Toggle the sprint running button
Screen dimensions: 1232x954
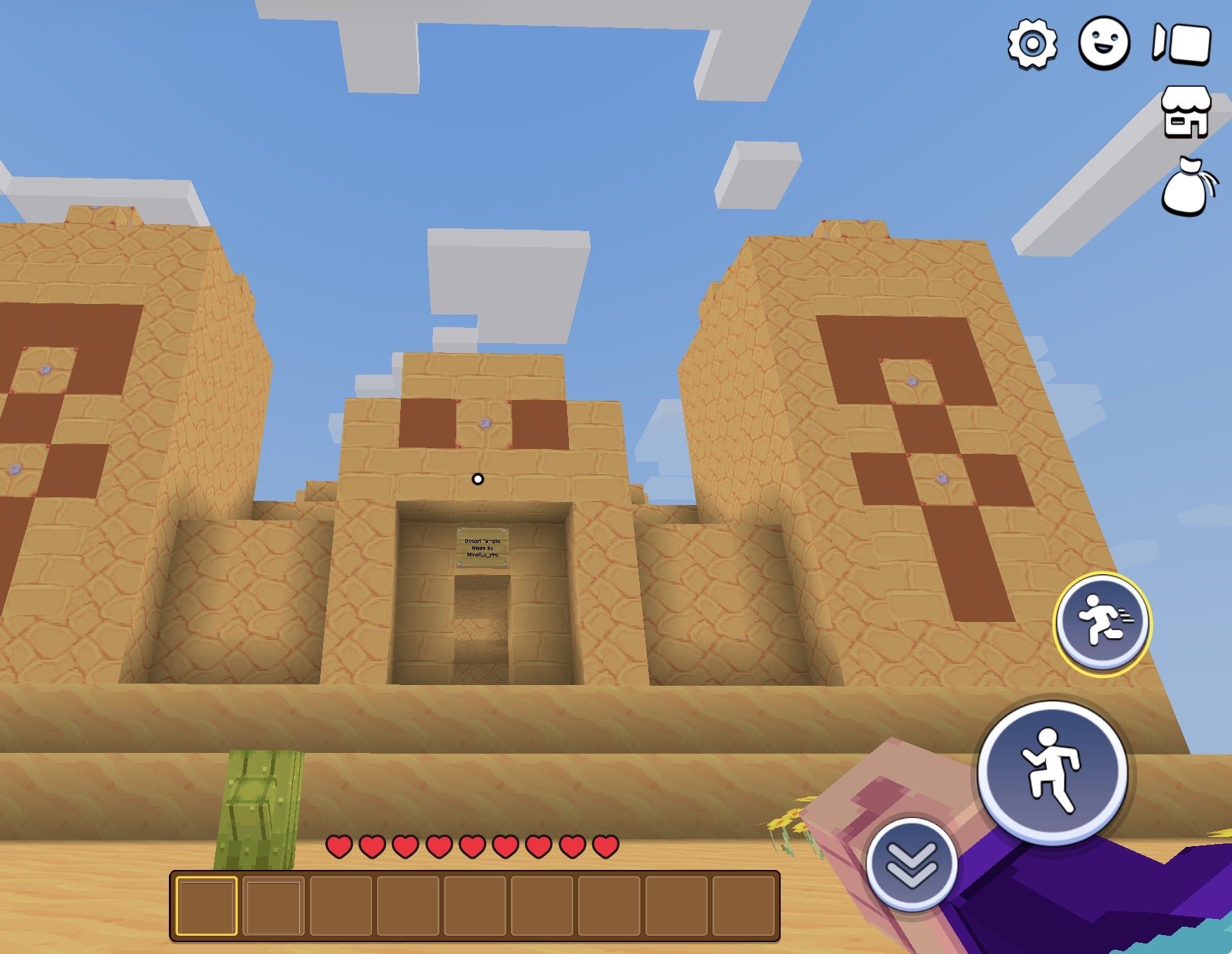[1102, 623]
